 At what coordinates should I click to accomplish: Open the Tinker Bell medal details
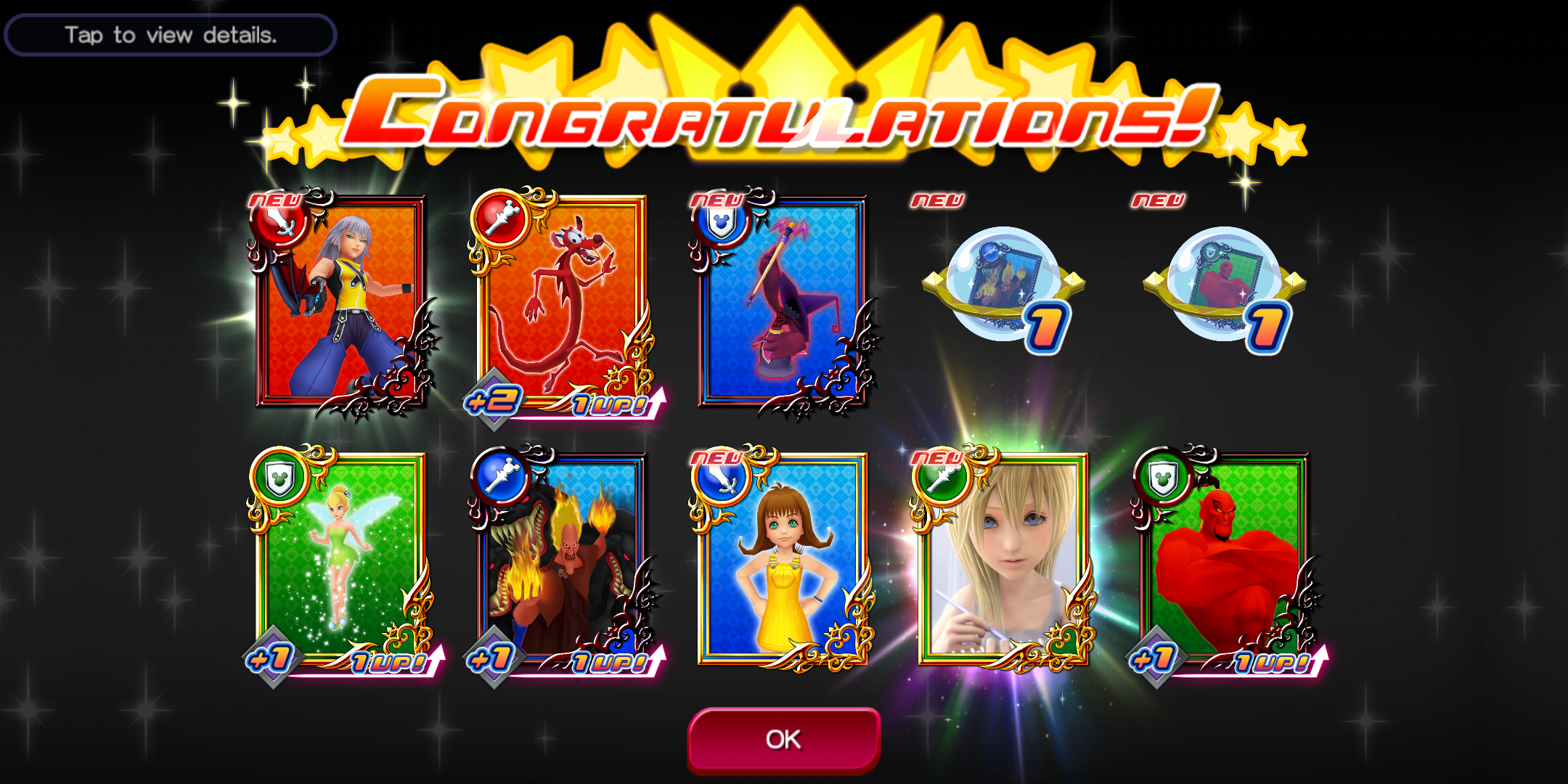click(341, 559)
